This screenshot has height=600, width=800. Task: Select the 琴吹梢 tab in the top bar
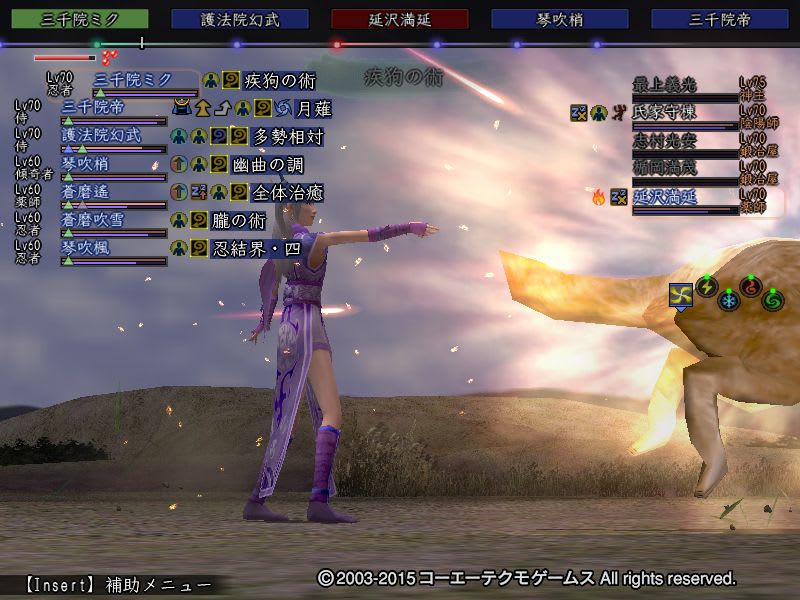click(560, 19)
